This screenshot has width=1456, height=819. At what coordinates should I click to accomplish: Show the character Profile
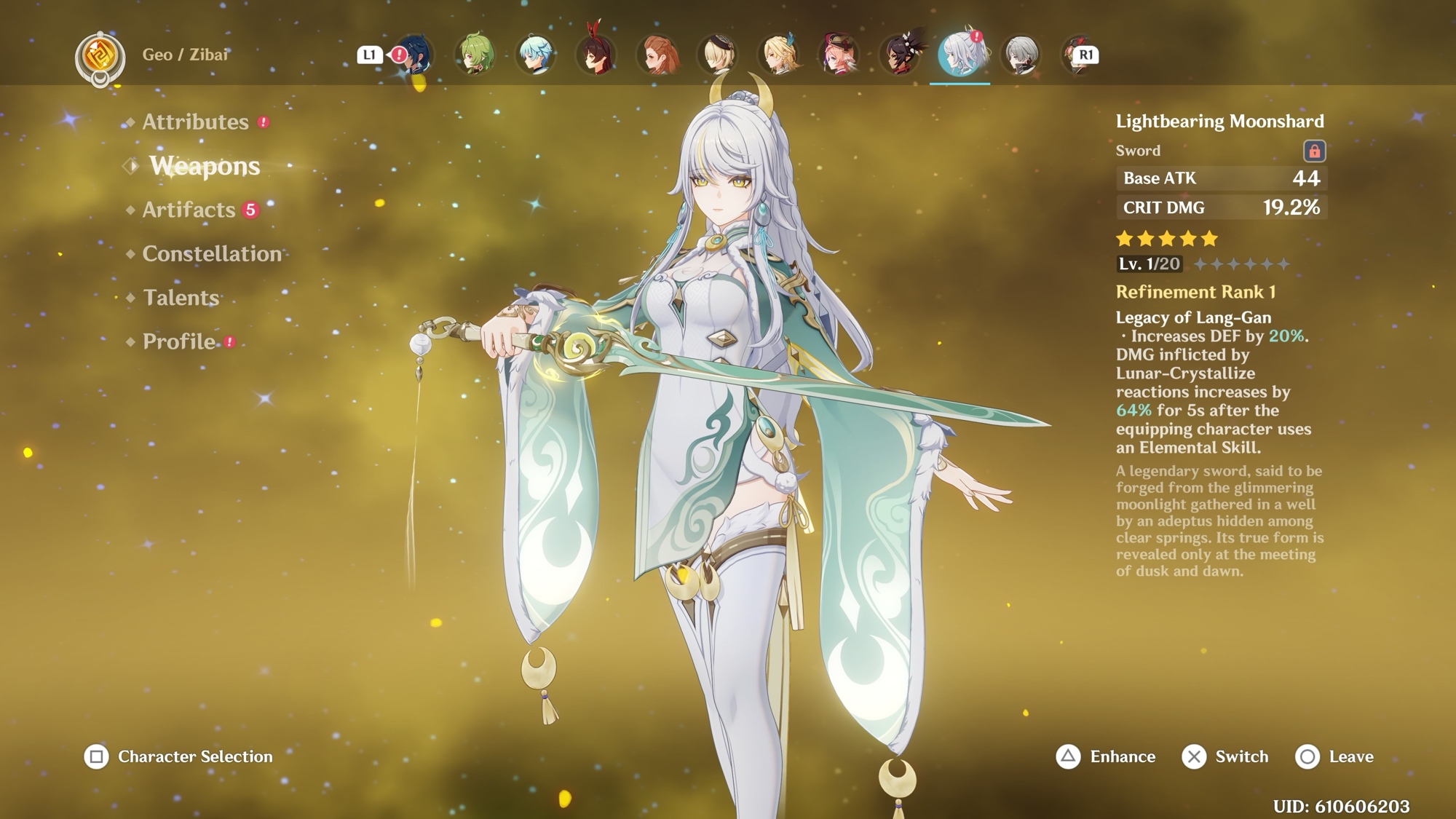179,341
